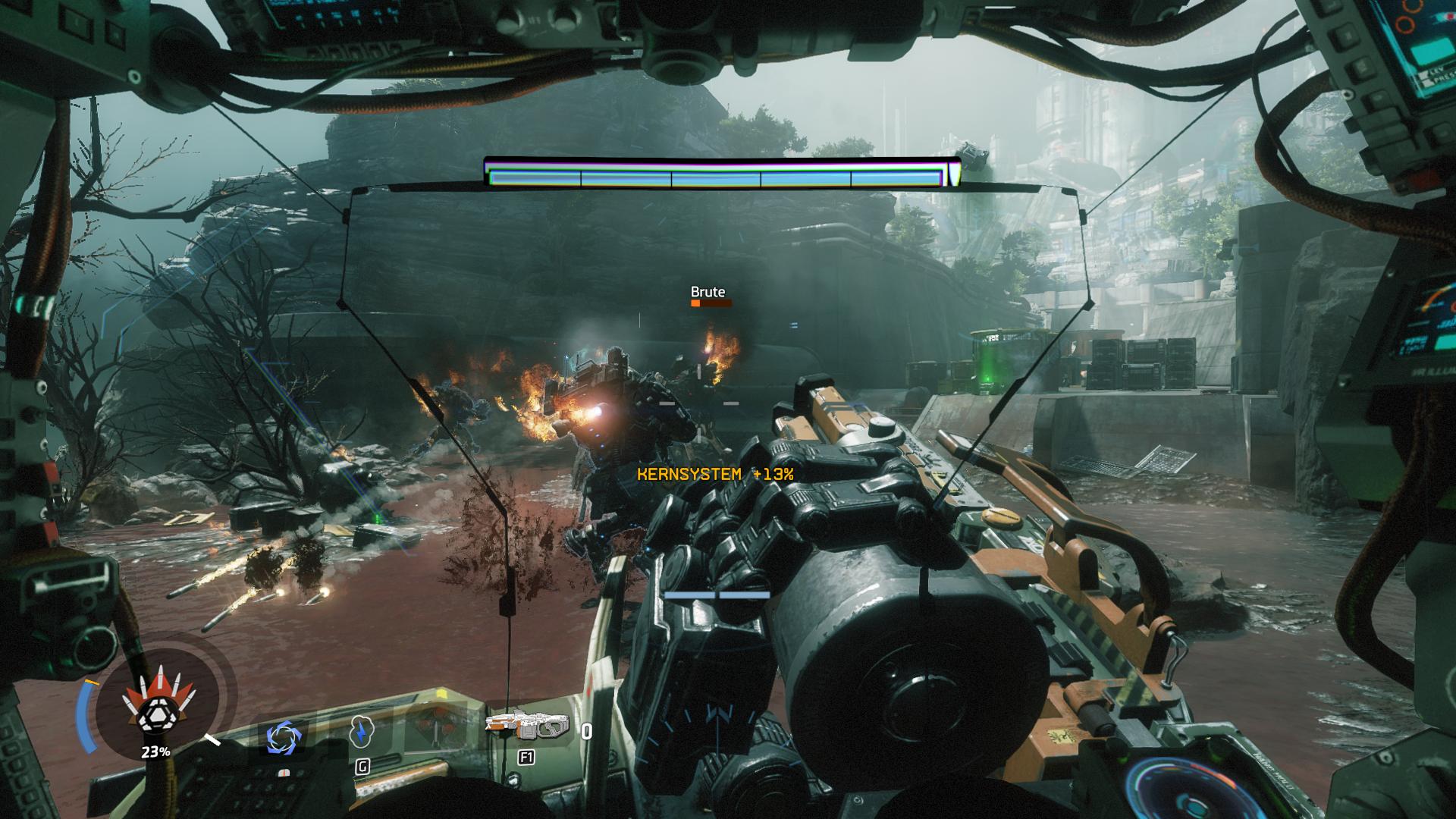1456x819 pixels.
Task: Trigger the blue Vortex Shield ability
Action: [284, 737]
